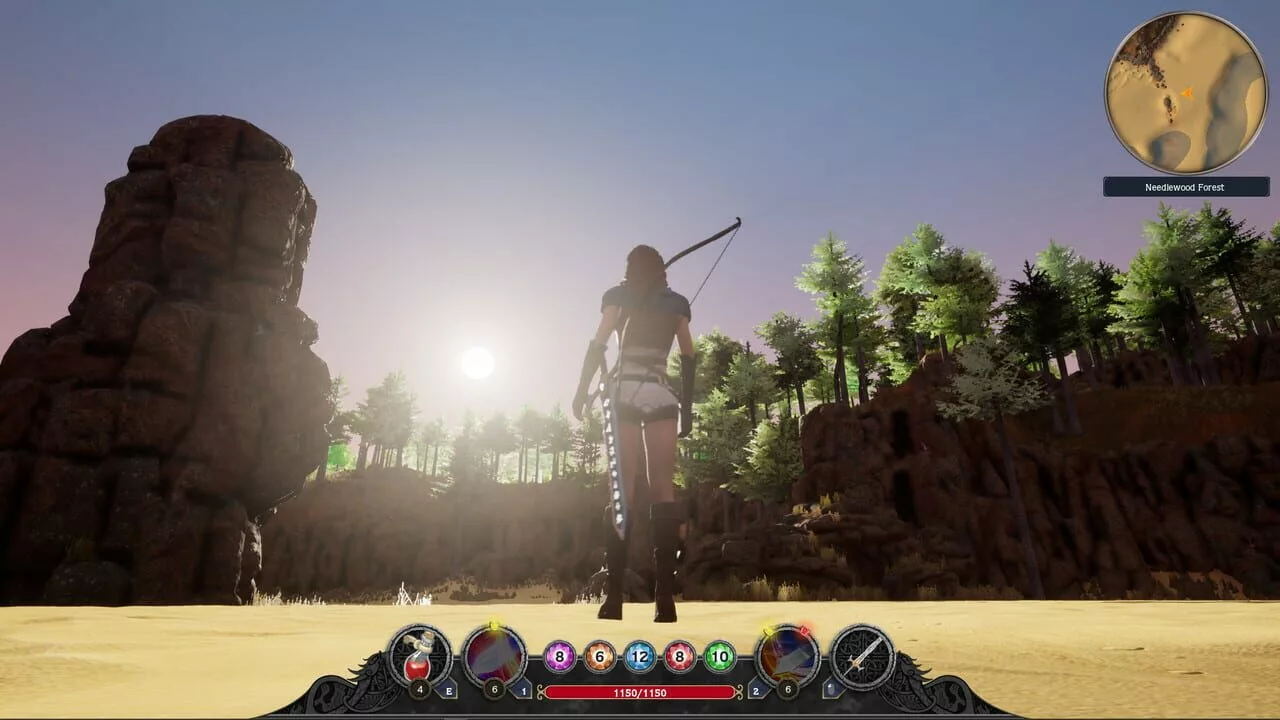Activate the ability orb labeled 1

coord(494,655)
